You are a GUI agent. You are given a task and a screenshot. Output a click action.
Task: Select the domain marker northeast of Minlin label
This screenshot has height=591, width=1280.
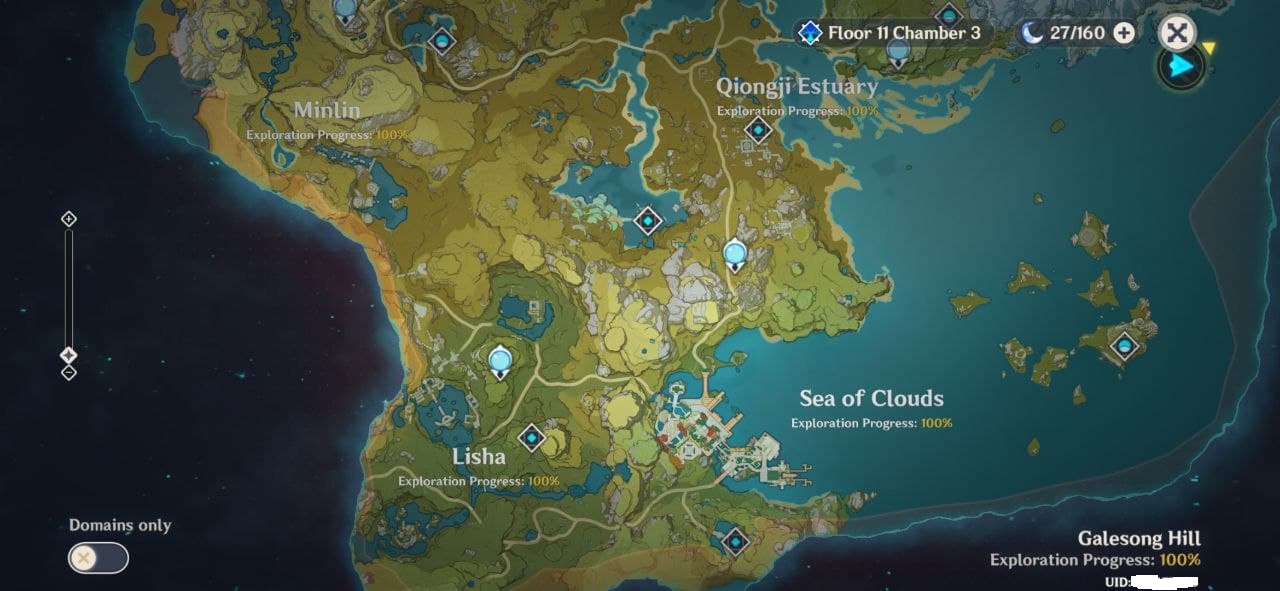point(441,41)
